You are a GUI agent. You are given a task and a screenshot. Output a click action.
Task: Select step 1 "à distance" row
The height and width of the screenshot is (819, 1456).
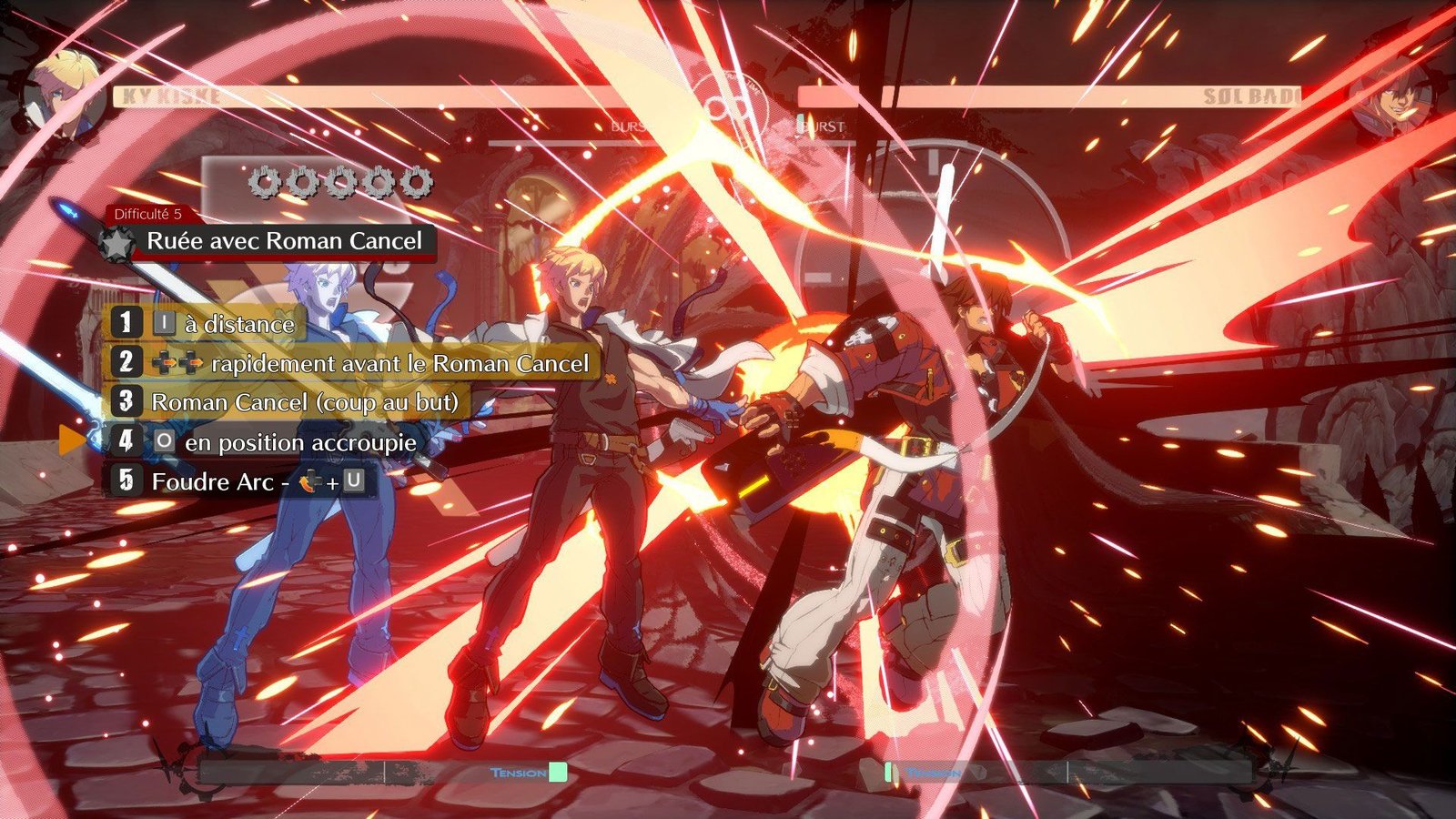click(x=207, y=323)
